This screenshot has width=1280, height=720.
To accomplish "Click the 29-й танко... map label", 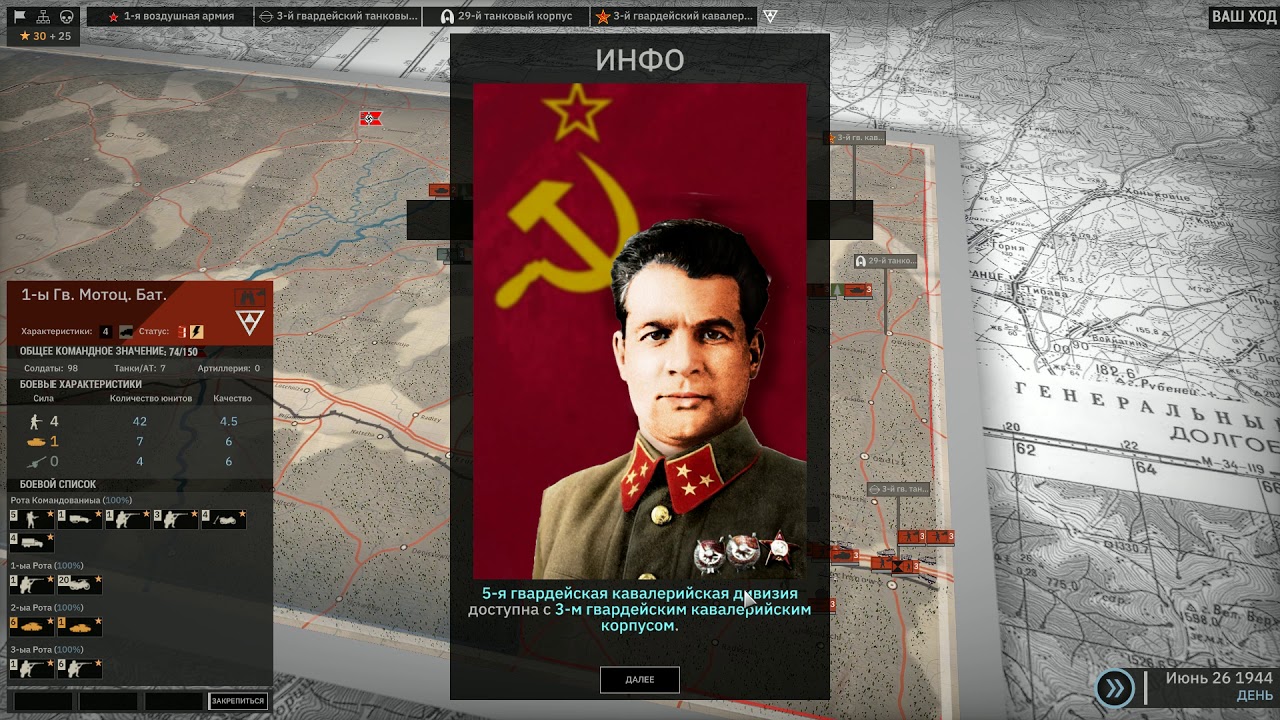I will [885, 261].
